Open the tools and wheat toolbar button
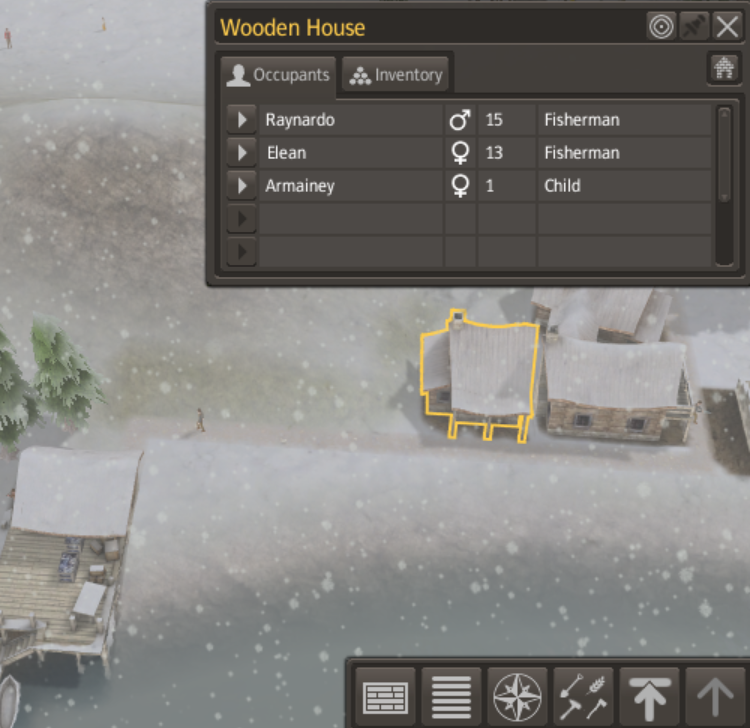Image resolution: width=750 pixels, height=728 pixels. pos(583,695)
